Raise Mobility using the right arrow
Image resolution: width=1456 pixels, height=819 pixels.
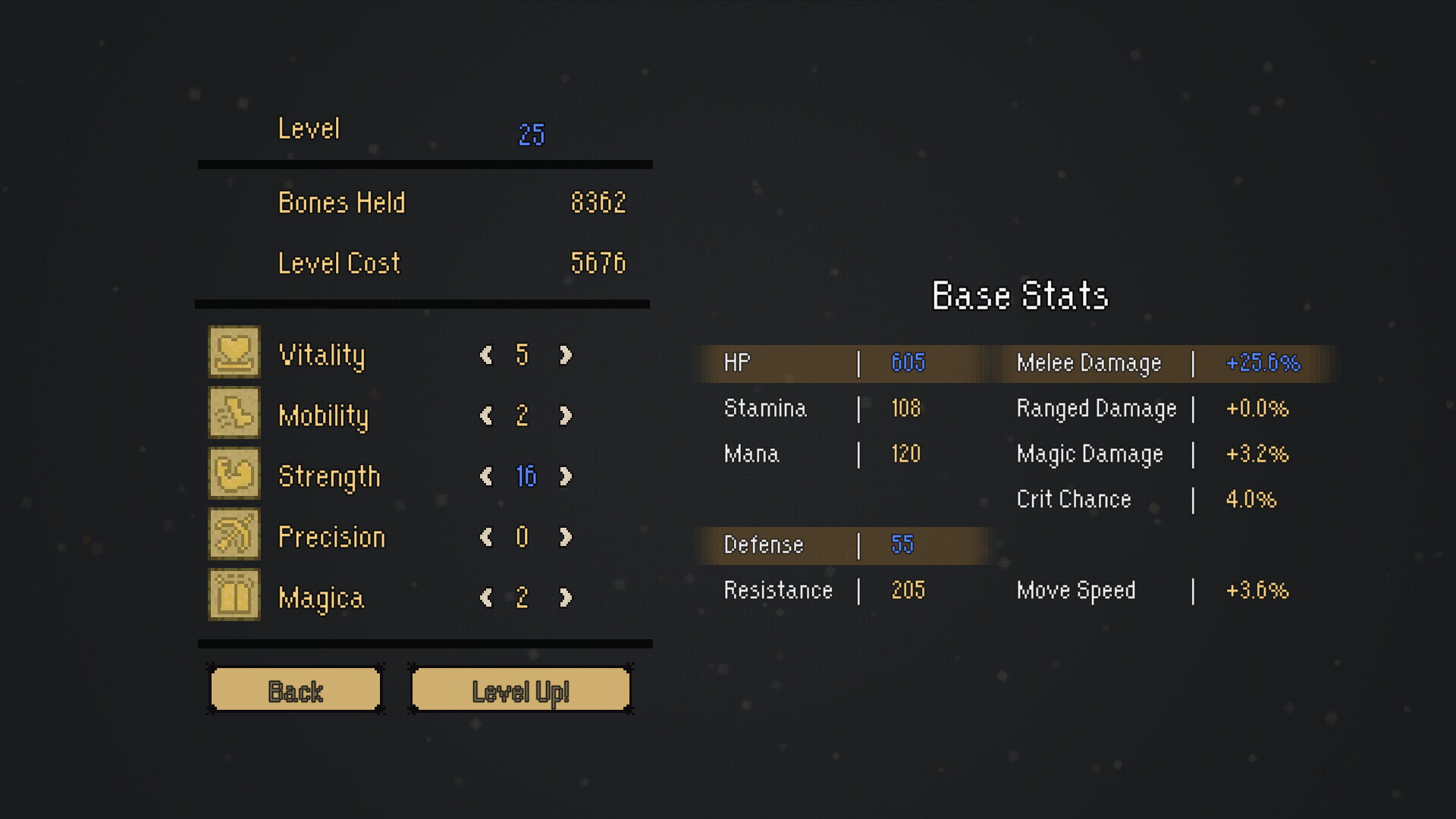point(566,416)
